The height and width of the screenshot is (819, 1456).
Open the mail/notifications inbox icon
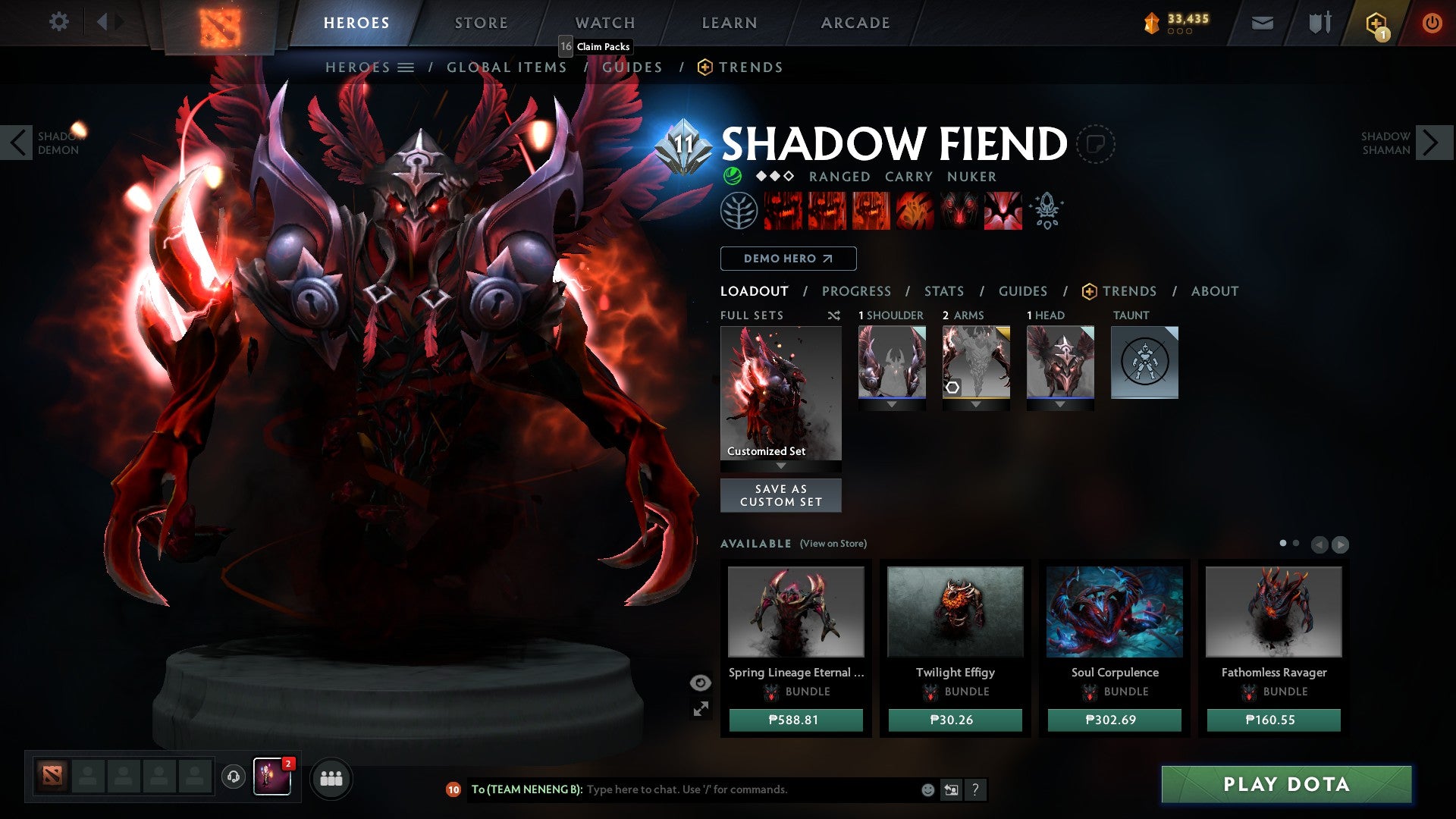[x=1262, y=23]
